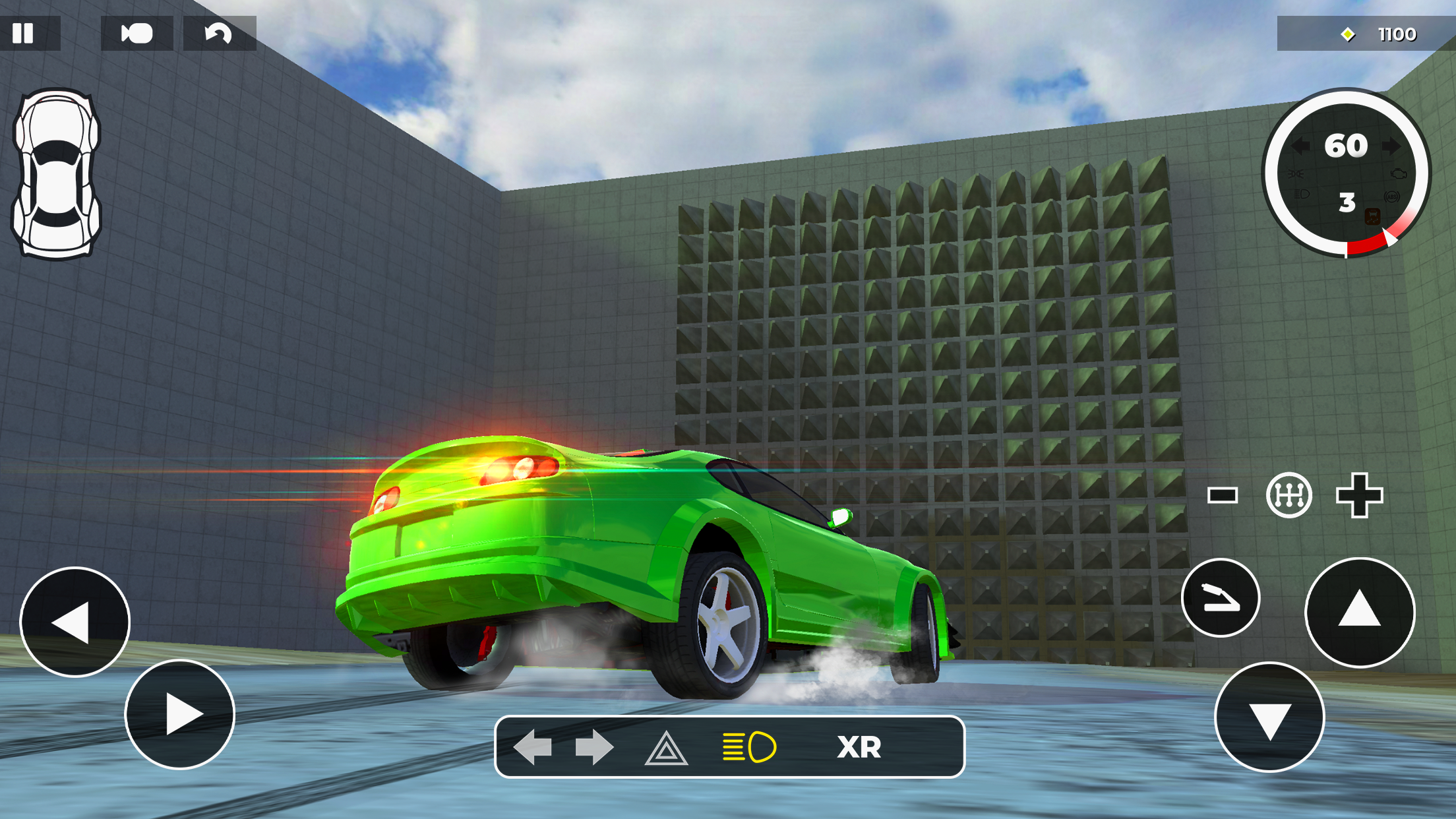Image resolution: width=1456 pixels, height=819 pixels.
Task: Select the camera view icon
Action: (x=135, y=33)
